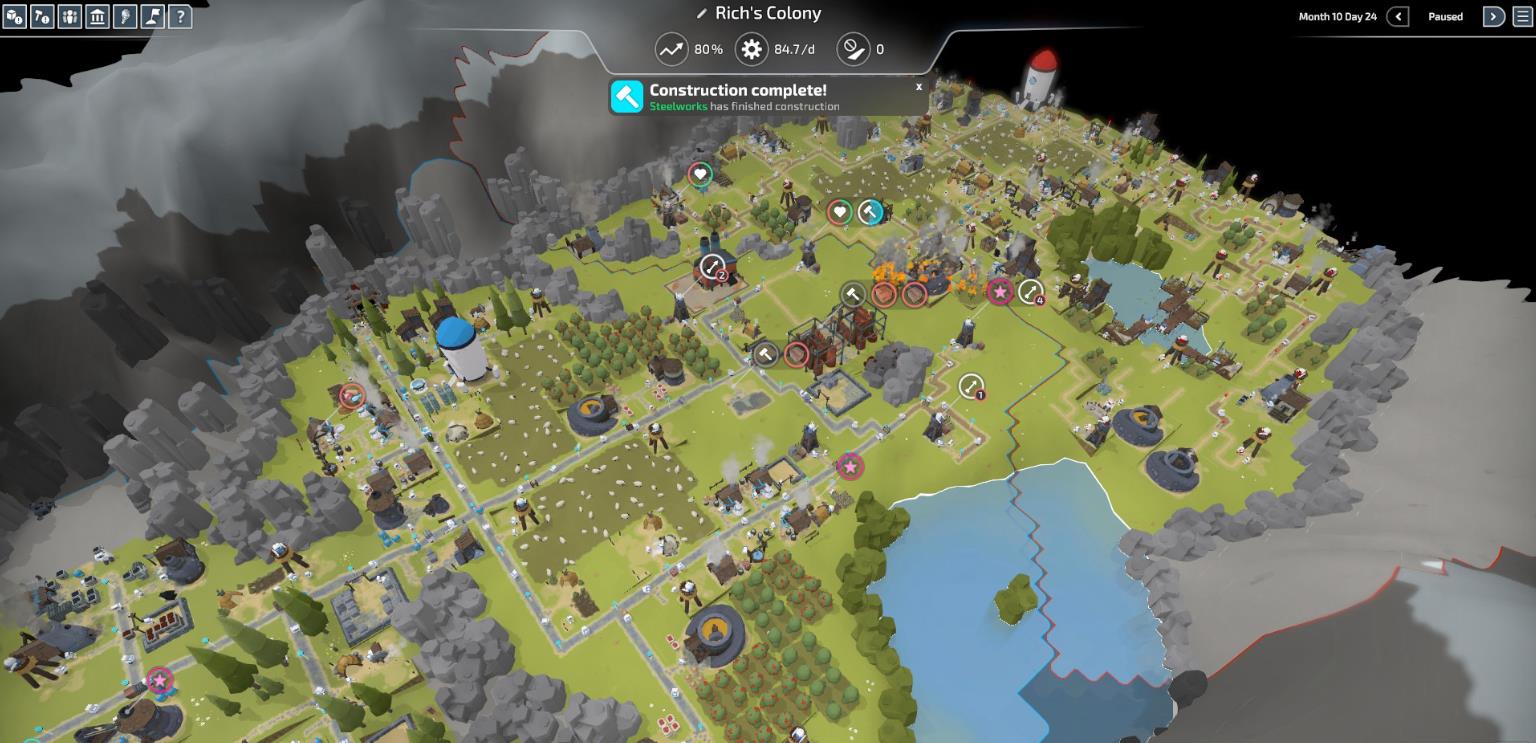Dismiss the Construction complete notification

[919, 87]
